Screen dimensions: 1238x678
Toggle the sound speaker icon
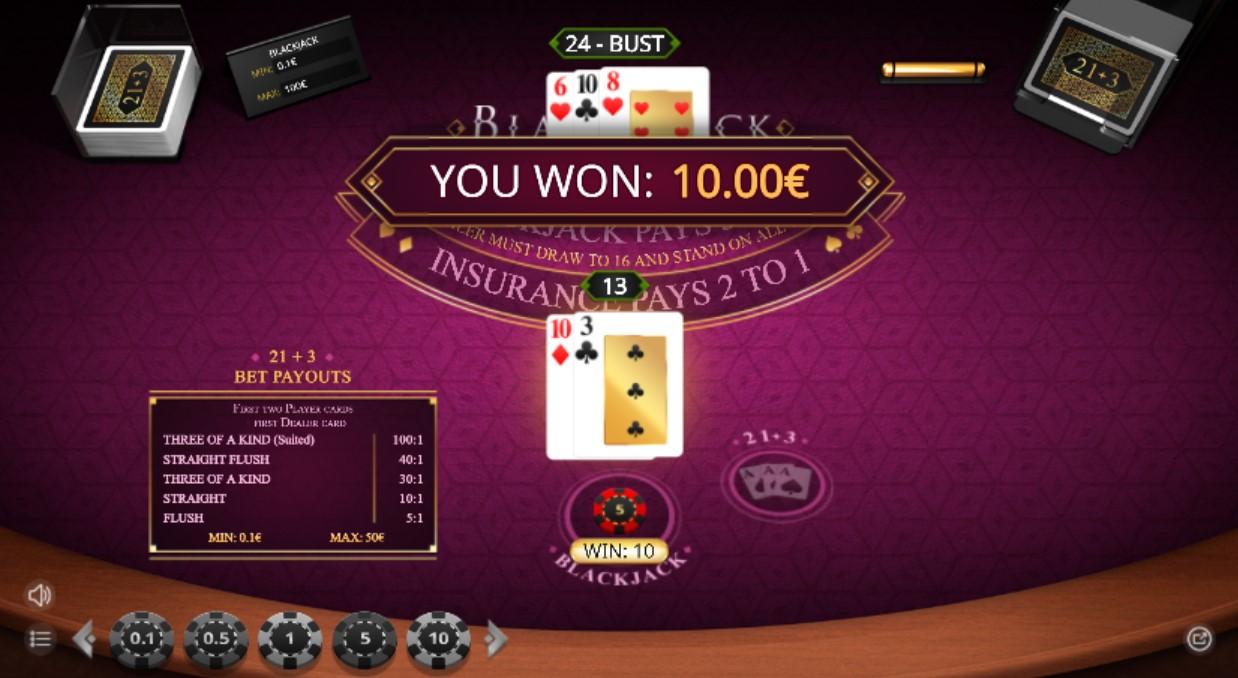[39, 596]
